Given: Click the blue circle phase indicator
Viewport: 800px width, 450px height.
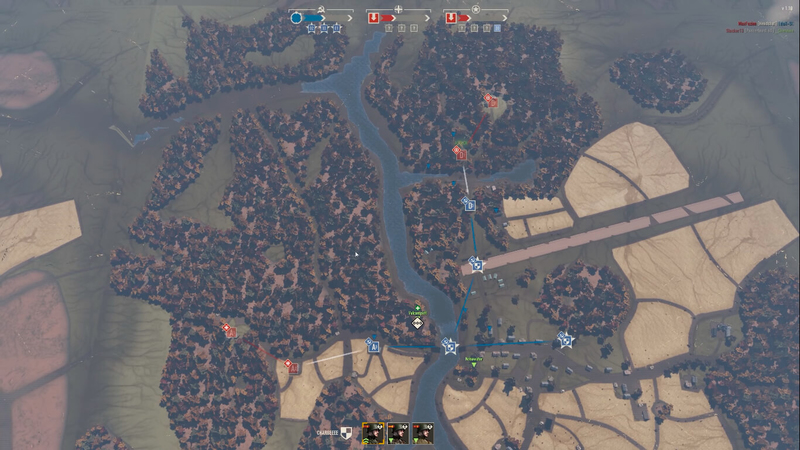Looking at the screenshot, I should tap(296, 18).
